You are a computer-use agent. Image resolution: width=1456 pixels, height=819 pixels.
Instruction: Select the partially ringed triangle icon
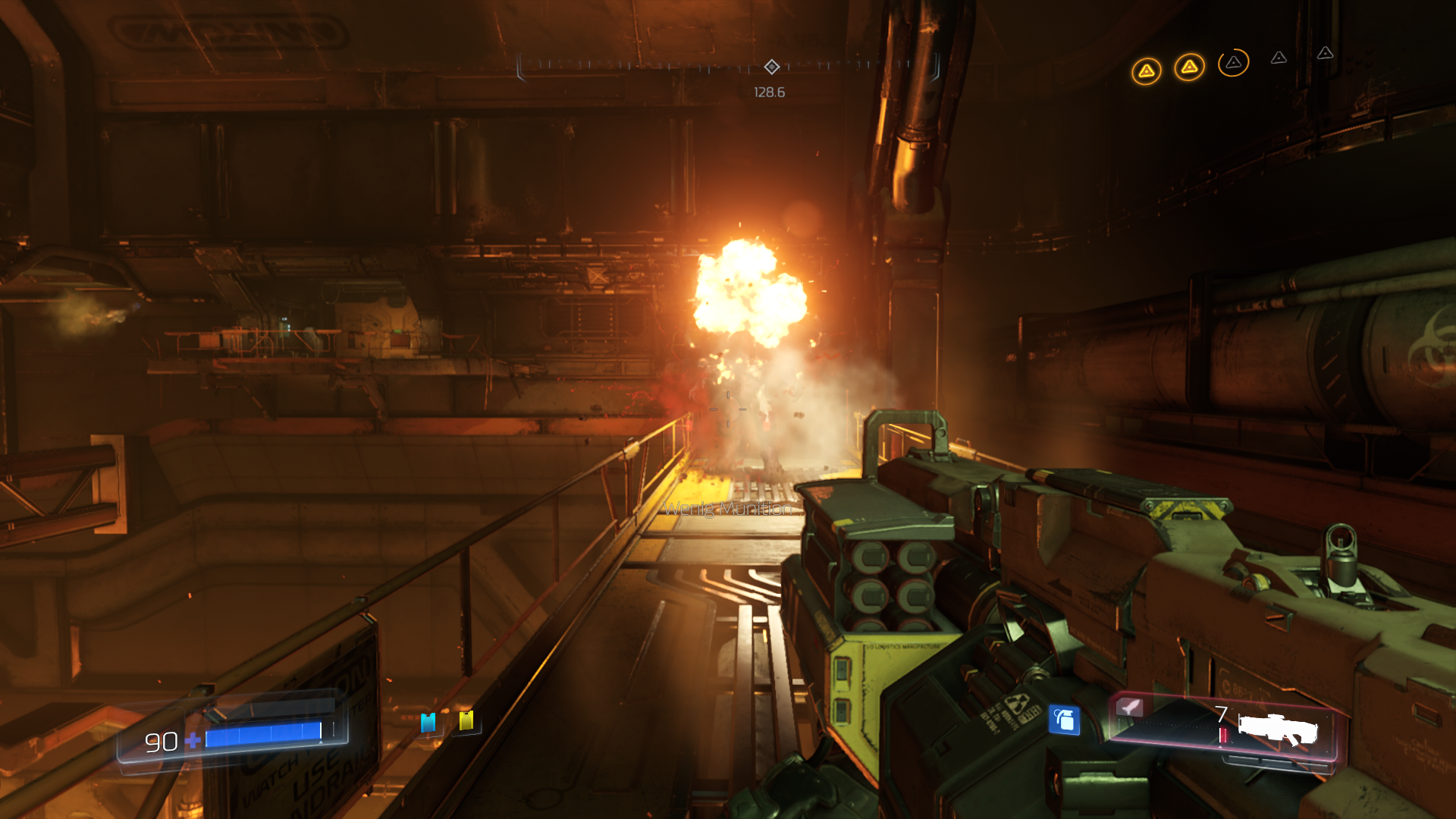1233,62
